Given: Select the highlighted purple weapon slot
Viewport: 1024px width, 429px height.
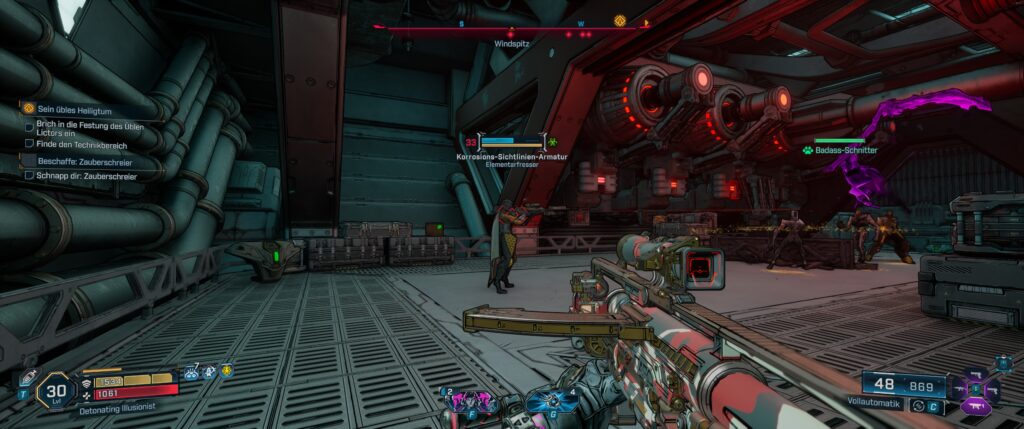Looking at the screenshot, I should (x=977, y=407).
